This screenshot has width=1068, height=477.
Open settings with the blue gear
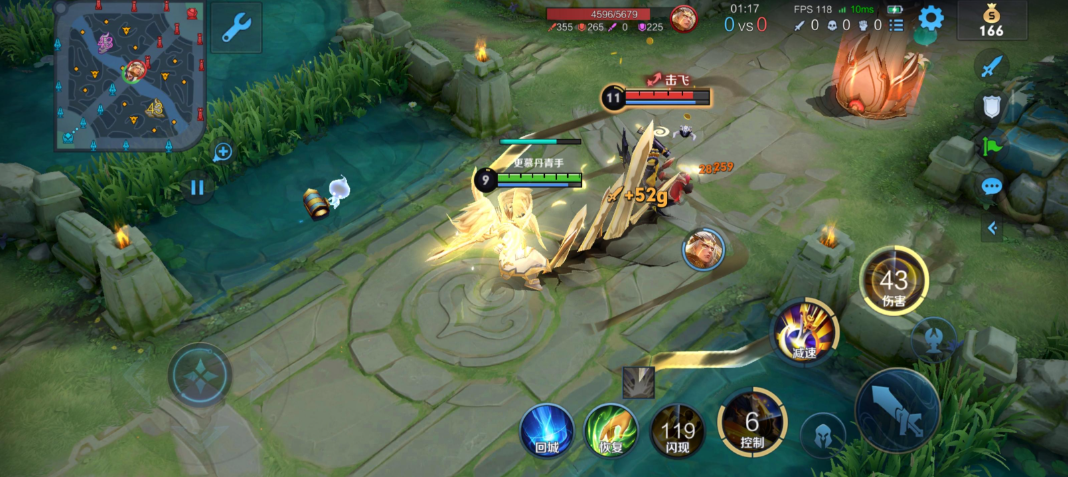[931, 18]
